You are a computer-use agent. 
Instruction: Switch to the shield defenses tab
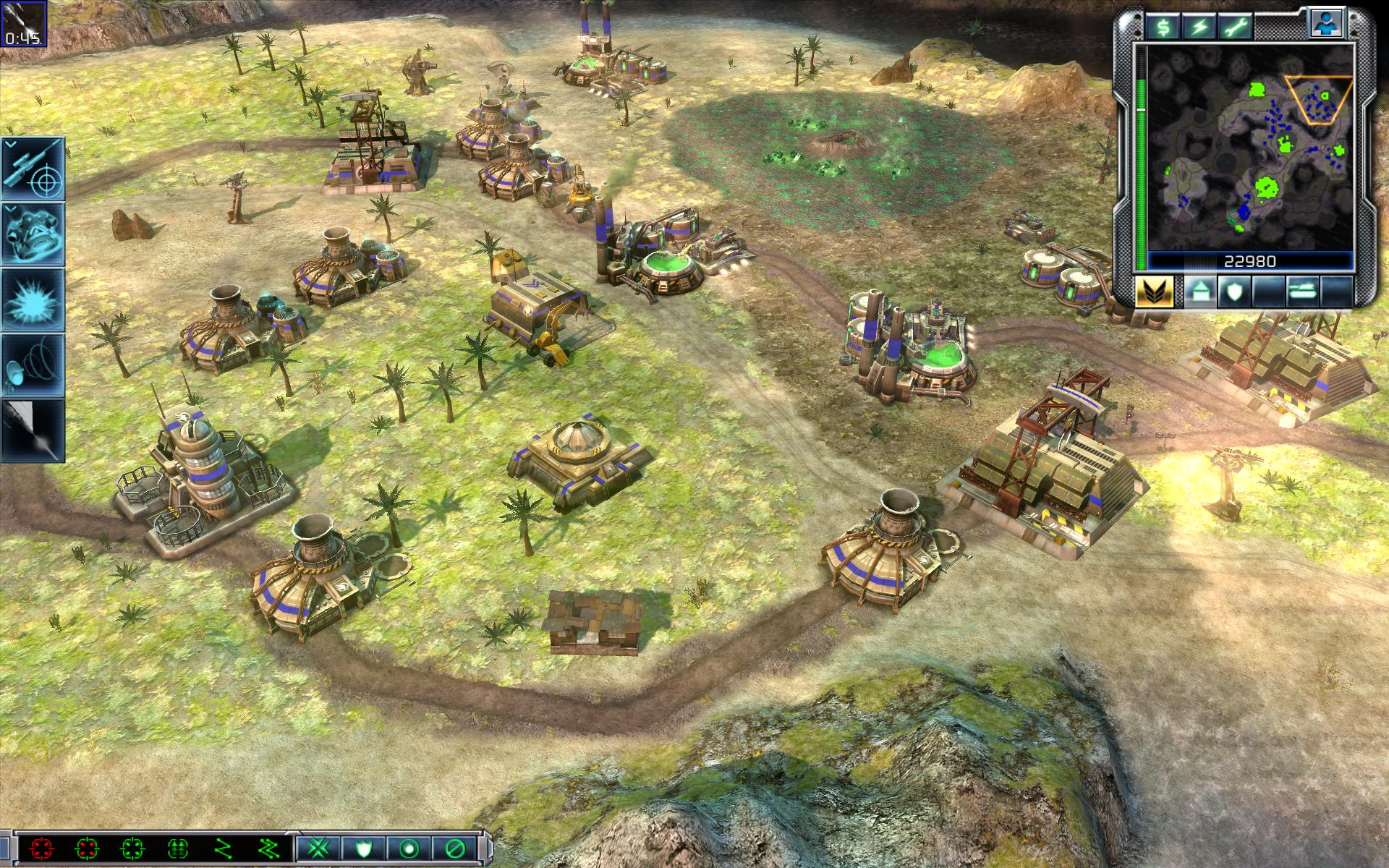point(1234,292)
